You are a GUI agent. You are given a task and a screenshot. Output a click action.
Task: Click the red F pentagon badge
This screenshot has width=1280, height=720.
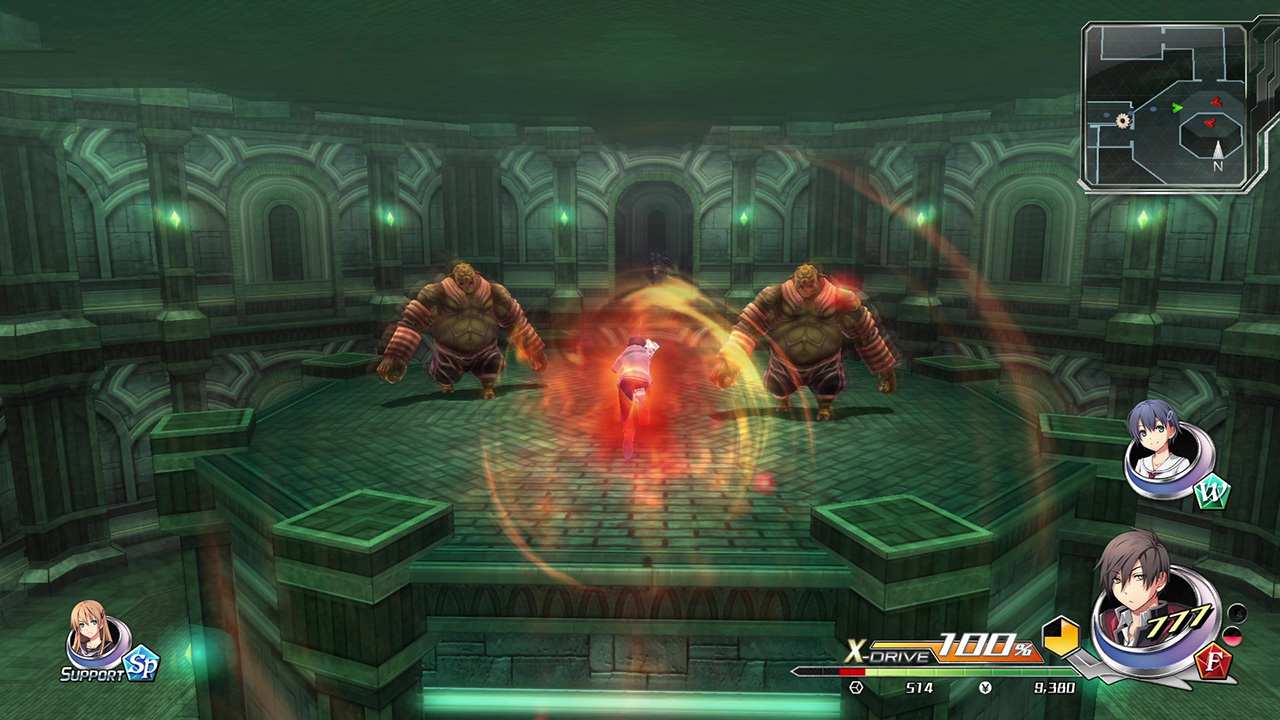[1216, 662]
